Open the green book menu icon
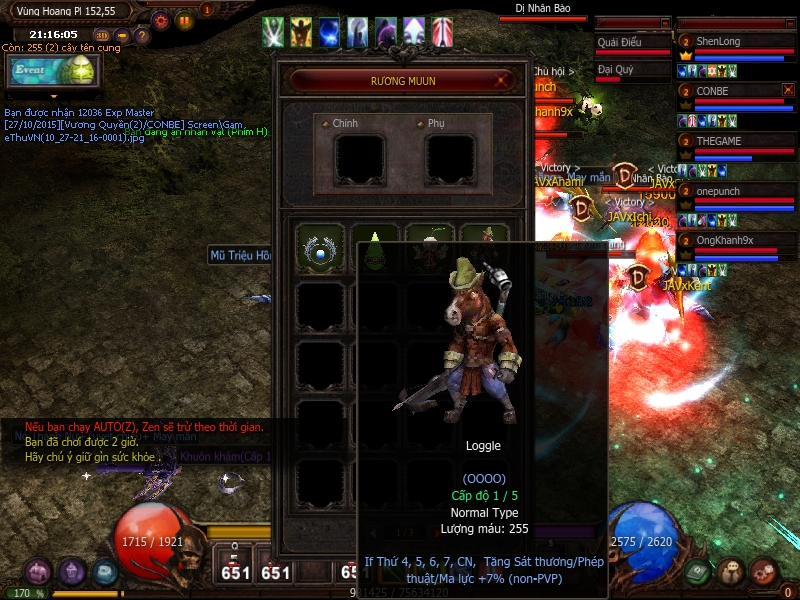Screen dimensions: 800x600 699,572
